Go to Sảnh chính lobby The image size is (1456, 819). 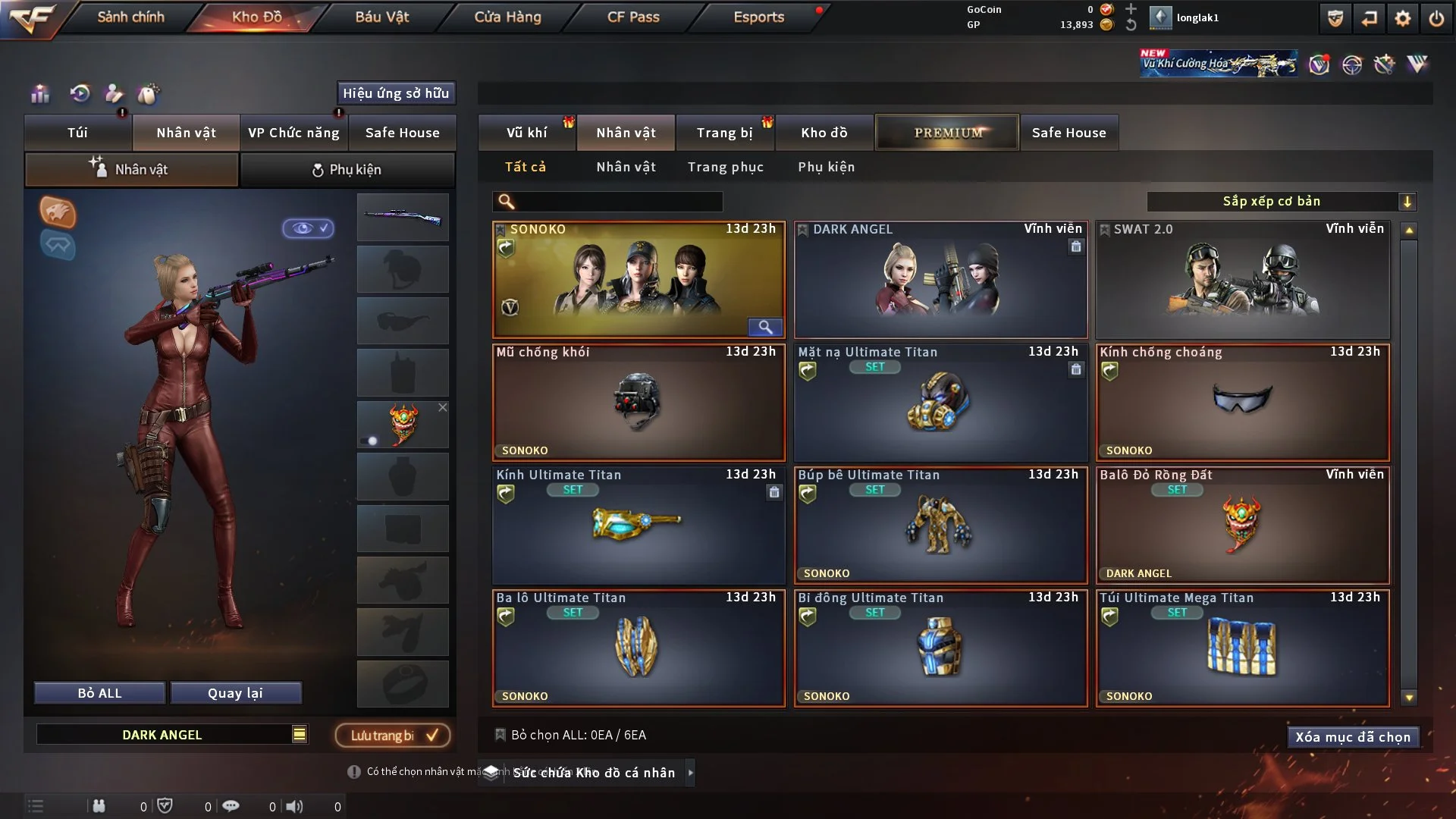coord(130,17)
